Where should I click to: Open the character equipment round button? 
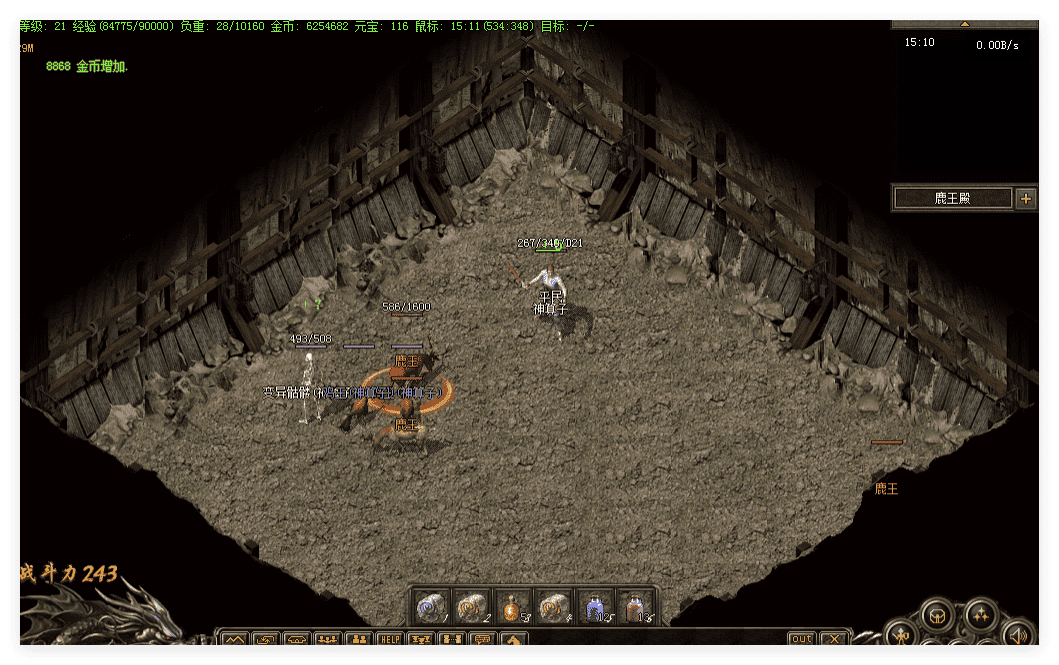click(x=902, y=636)
